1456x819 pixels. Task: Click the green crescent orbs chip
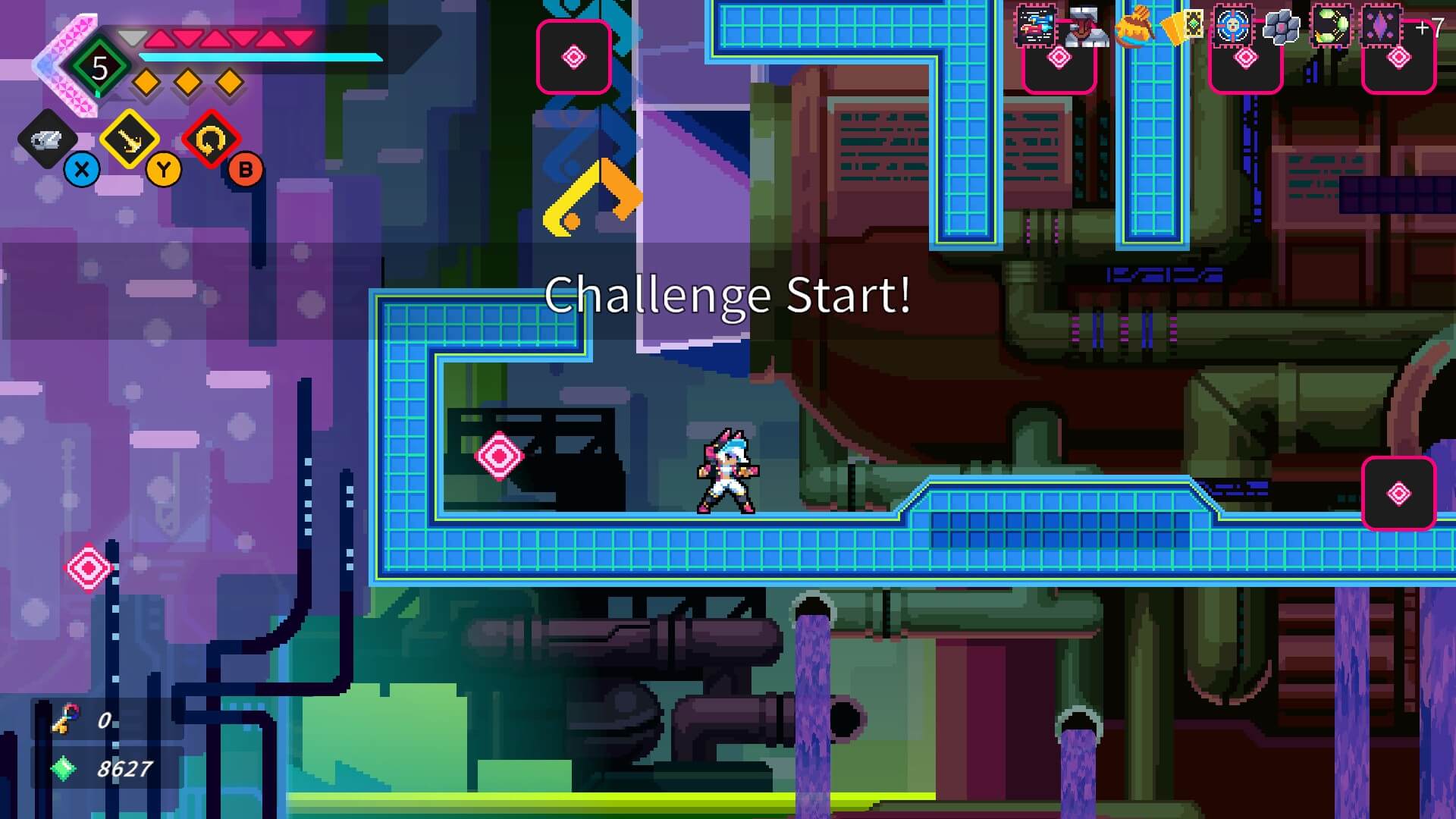(x=1332, y=27)
